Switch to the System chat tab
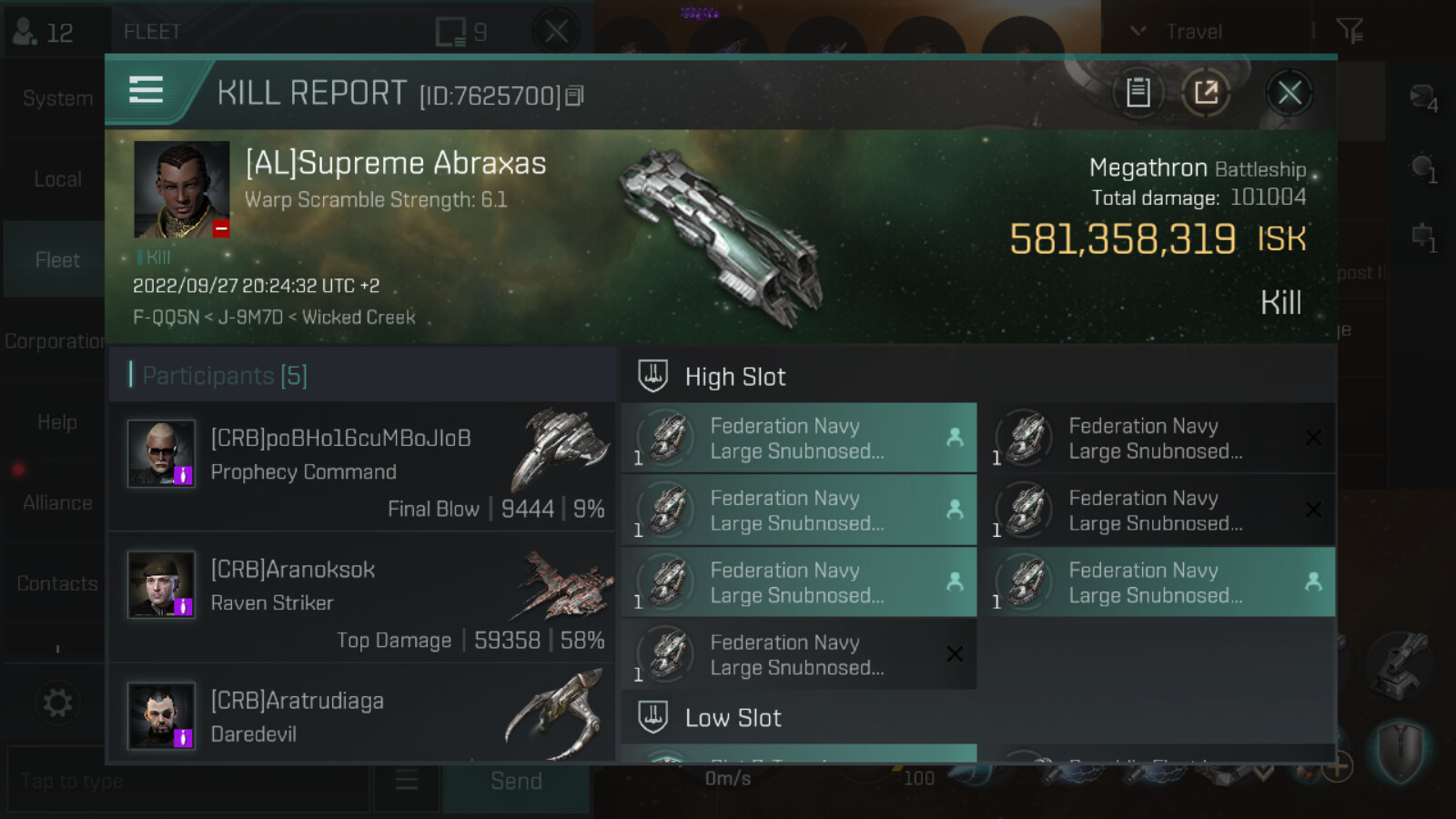1456x819 pixels. tap(56, 98)
